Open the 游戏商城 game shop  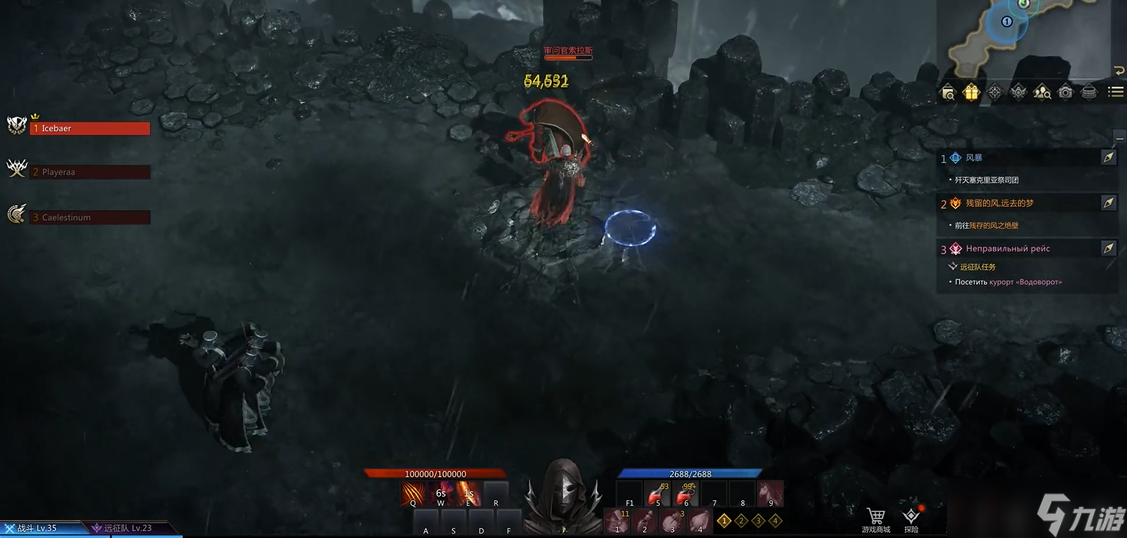click(x=876, y=519)
